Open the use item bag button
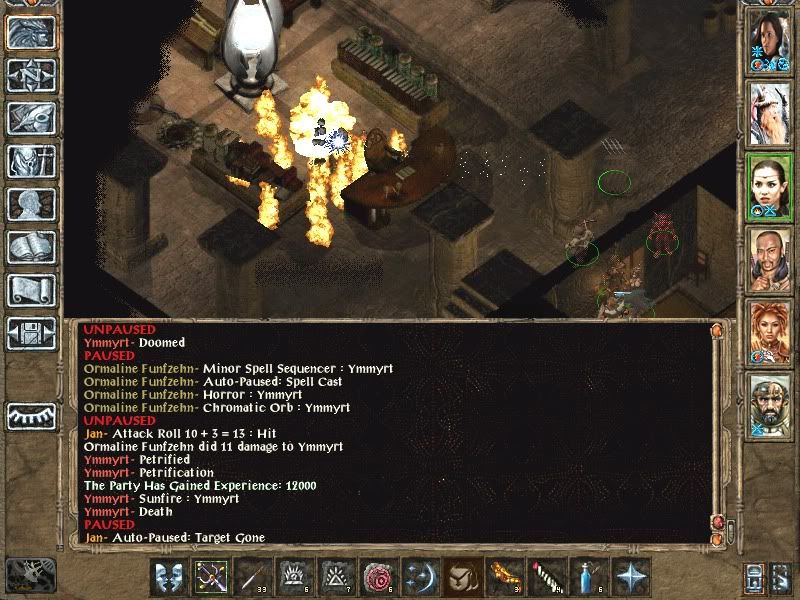 point(463,577)
